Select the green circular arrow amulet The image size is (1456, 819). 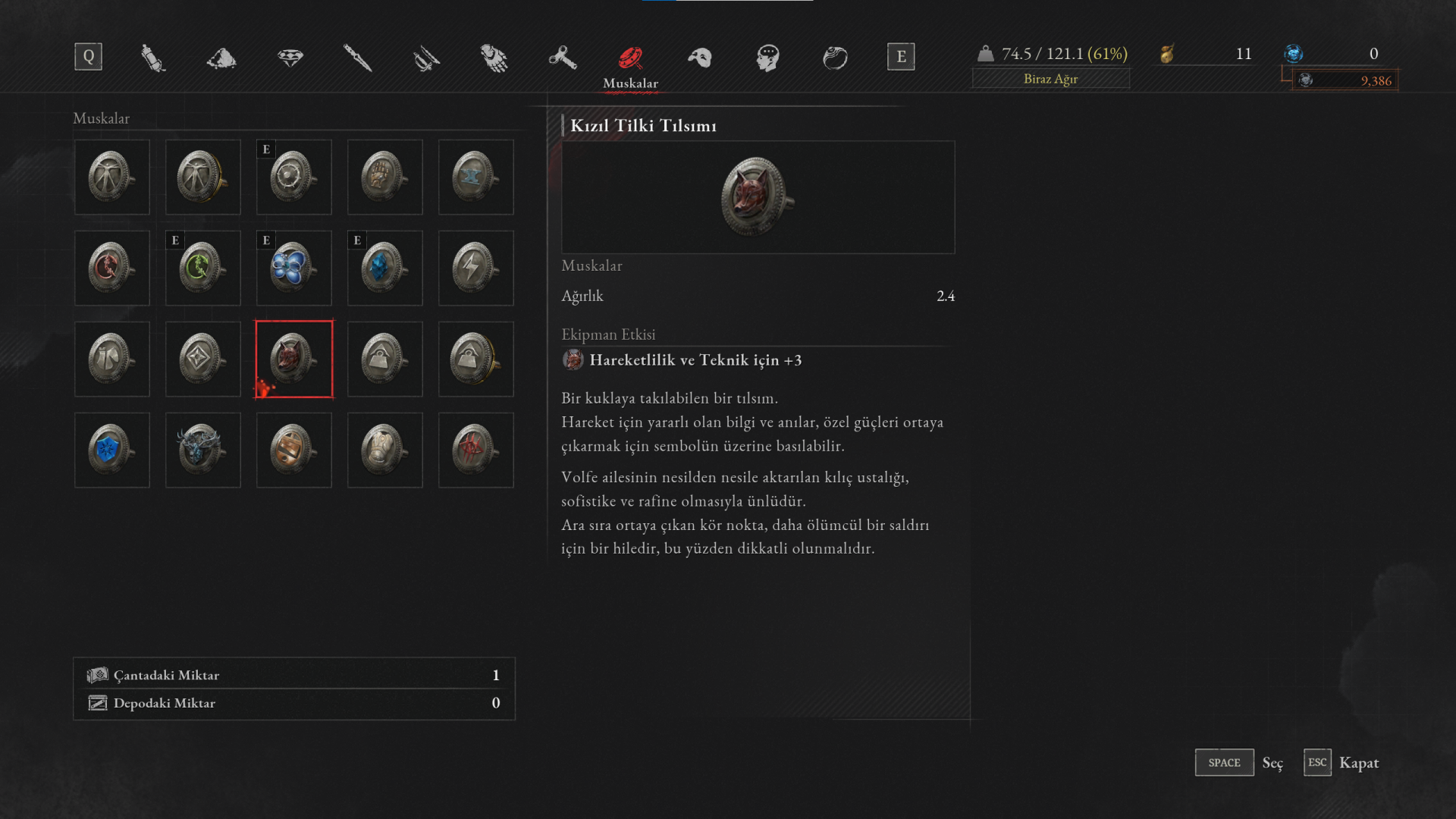pyautogui.click(x=203, y=268)
